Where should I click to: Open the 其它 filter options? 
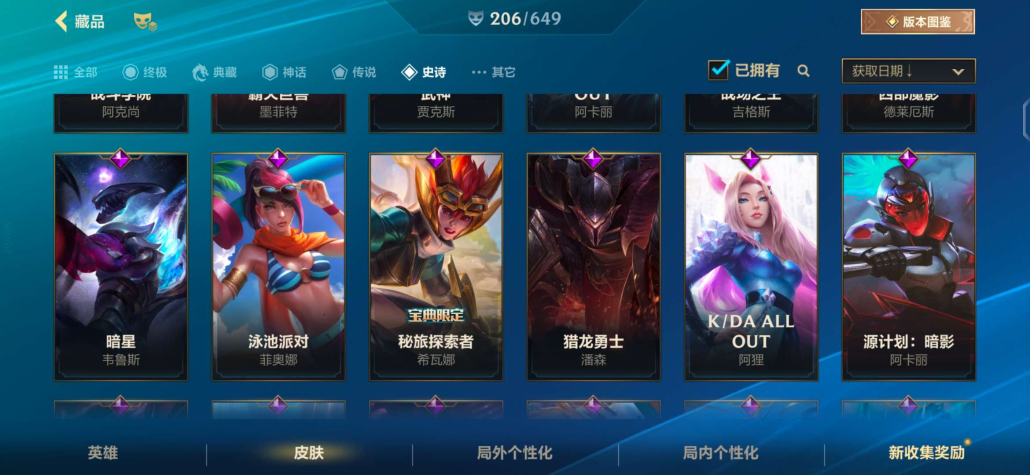(x=494, y=72)
